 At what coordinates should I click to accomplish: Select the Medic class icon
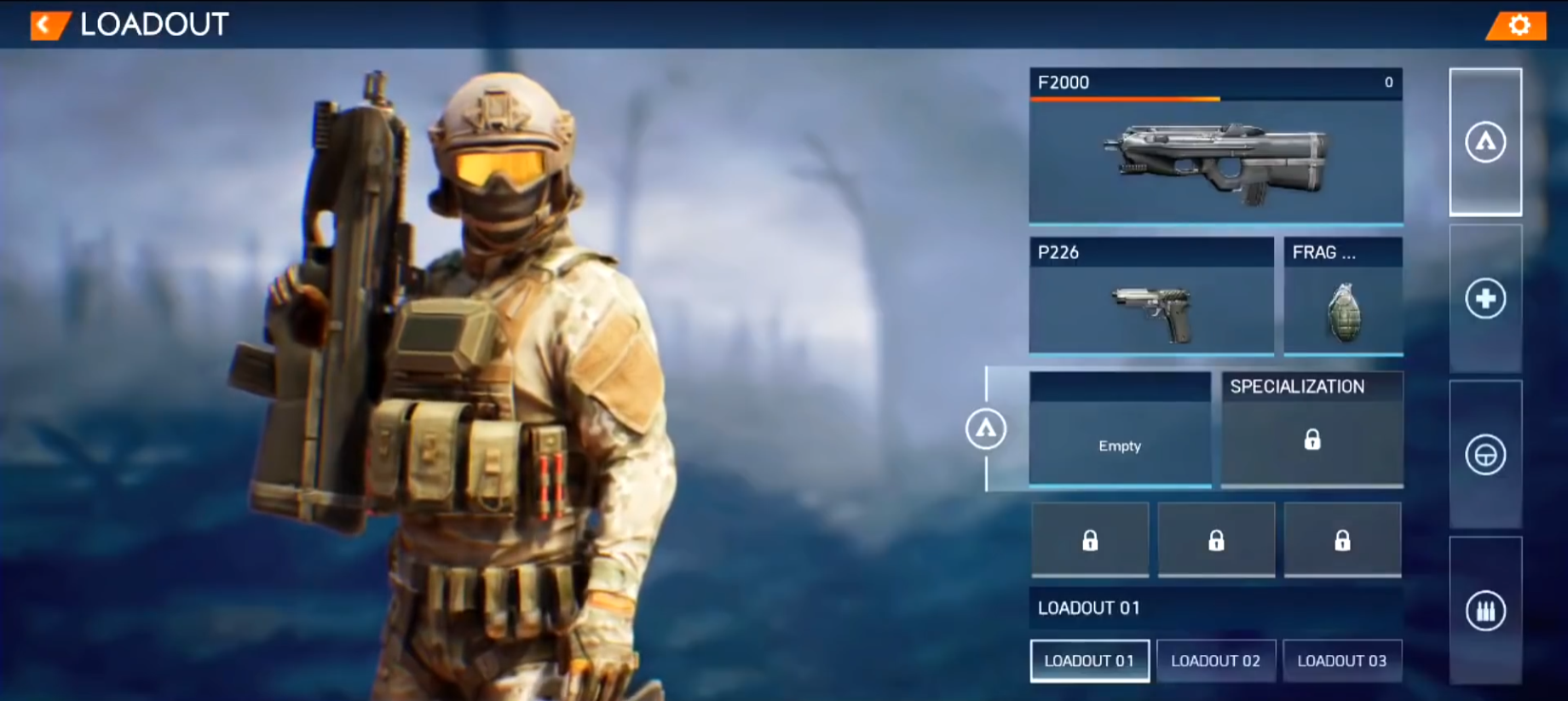point(1484,297)
